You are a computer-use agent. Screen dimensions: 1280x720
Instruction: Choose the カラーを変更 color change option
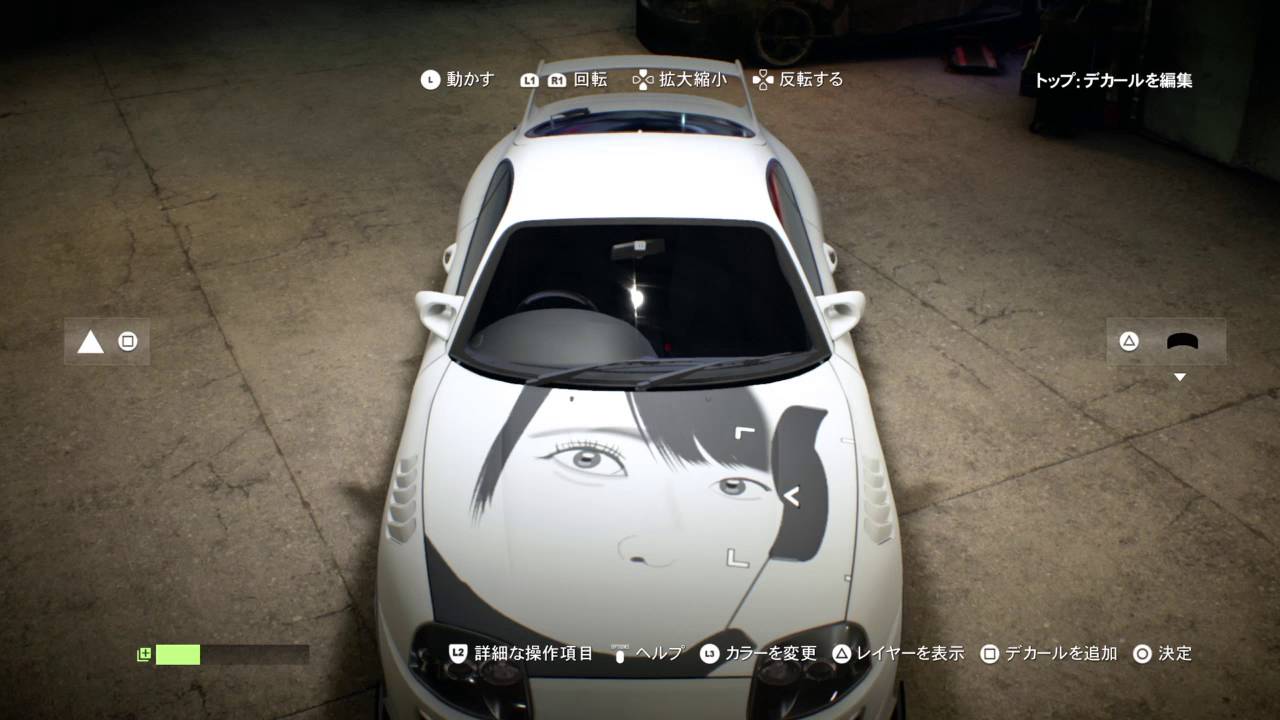tap(770, 653)
